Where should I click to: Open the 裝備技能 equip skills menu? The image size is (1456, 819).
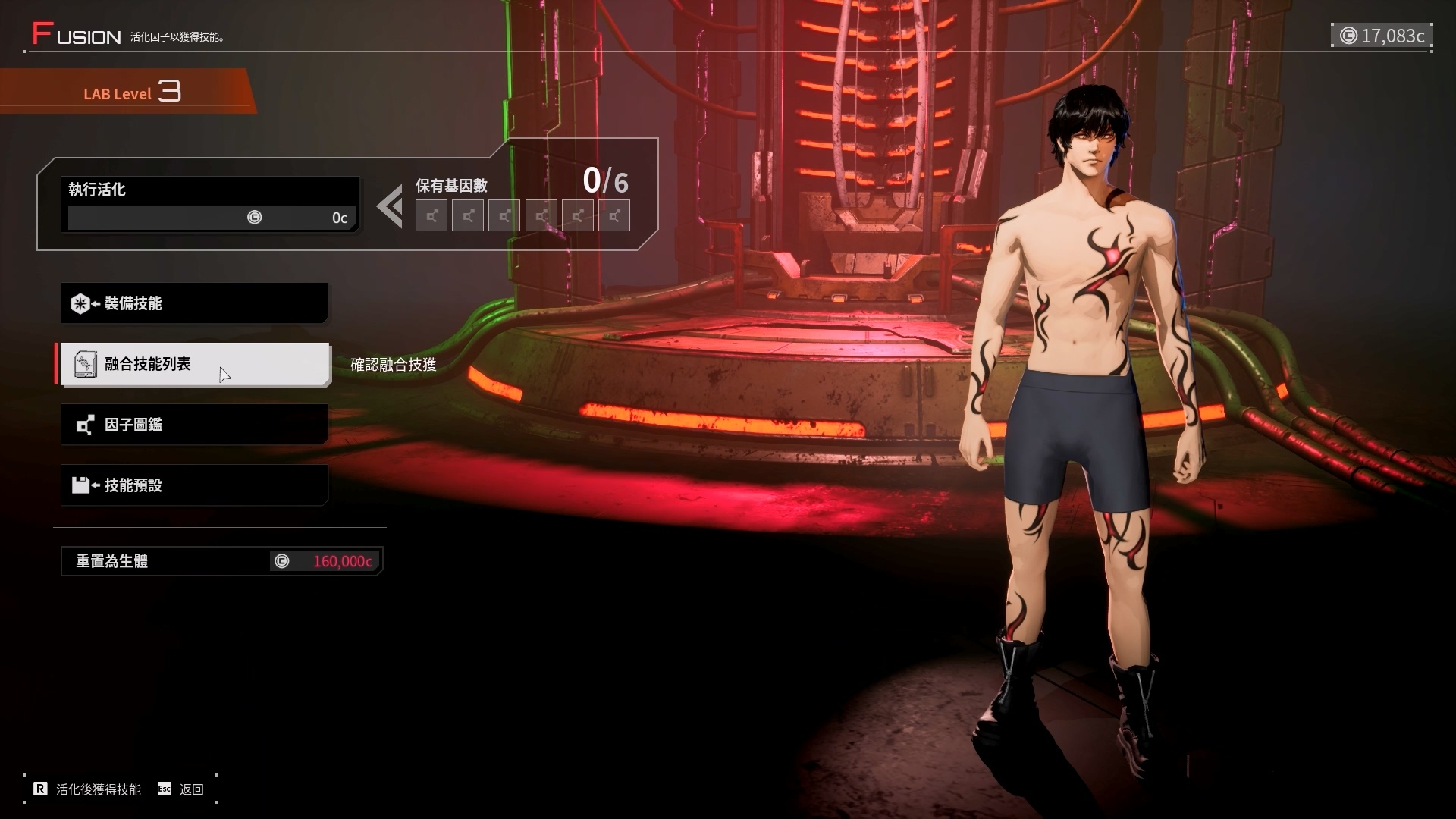[194, 303]
